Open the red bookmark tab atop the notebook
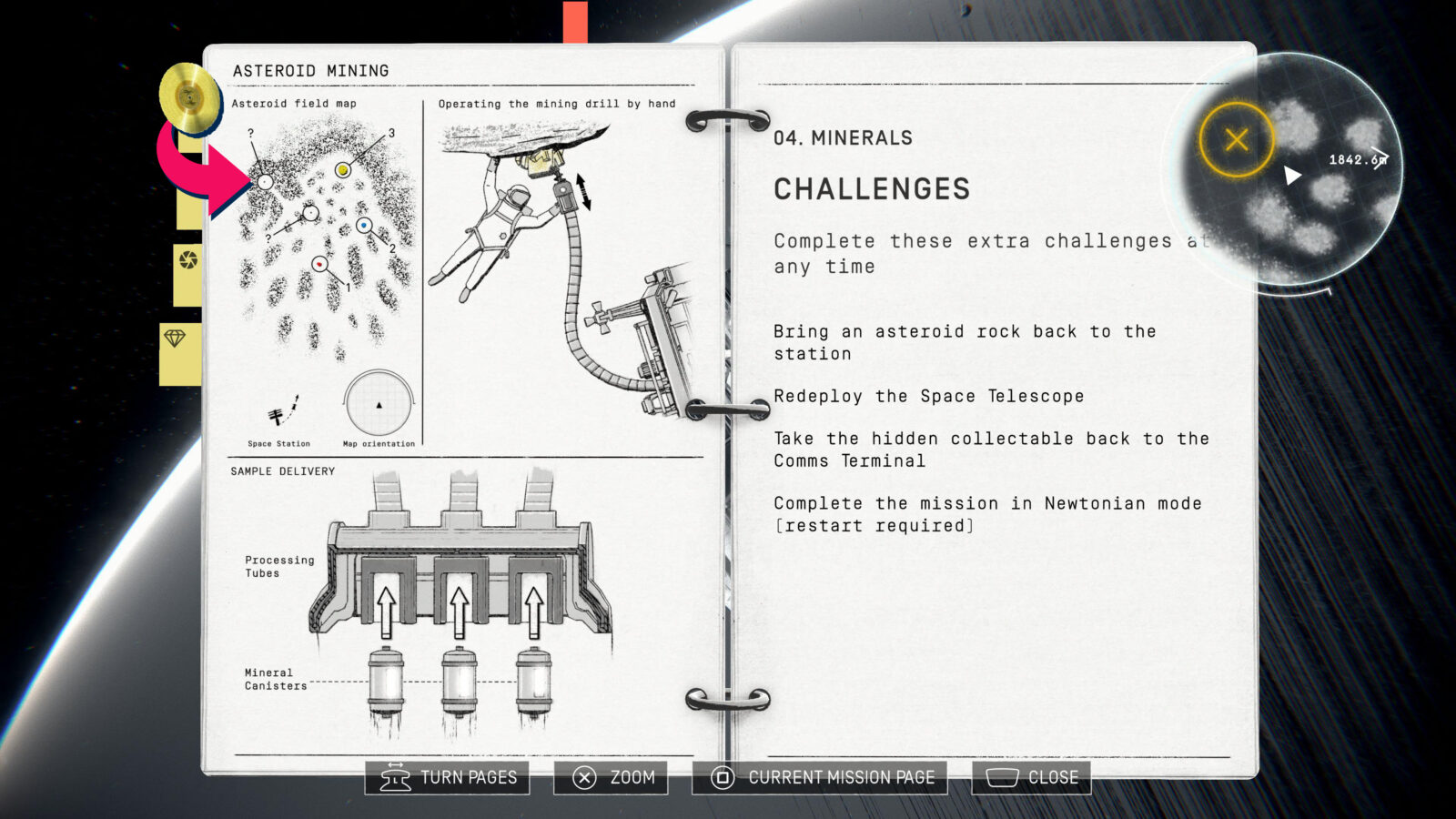Image resolution: width=1456 pixels, height=819 pixels. [575, 22]
